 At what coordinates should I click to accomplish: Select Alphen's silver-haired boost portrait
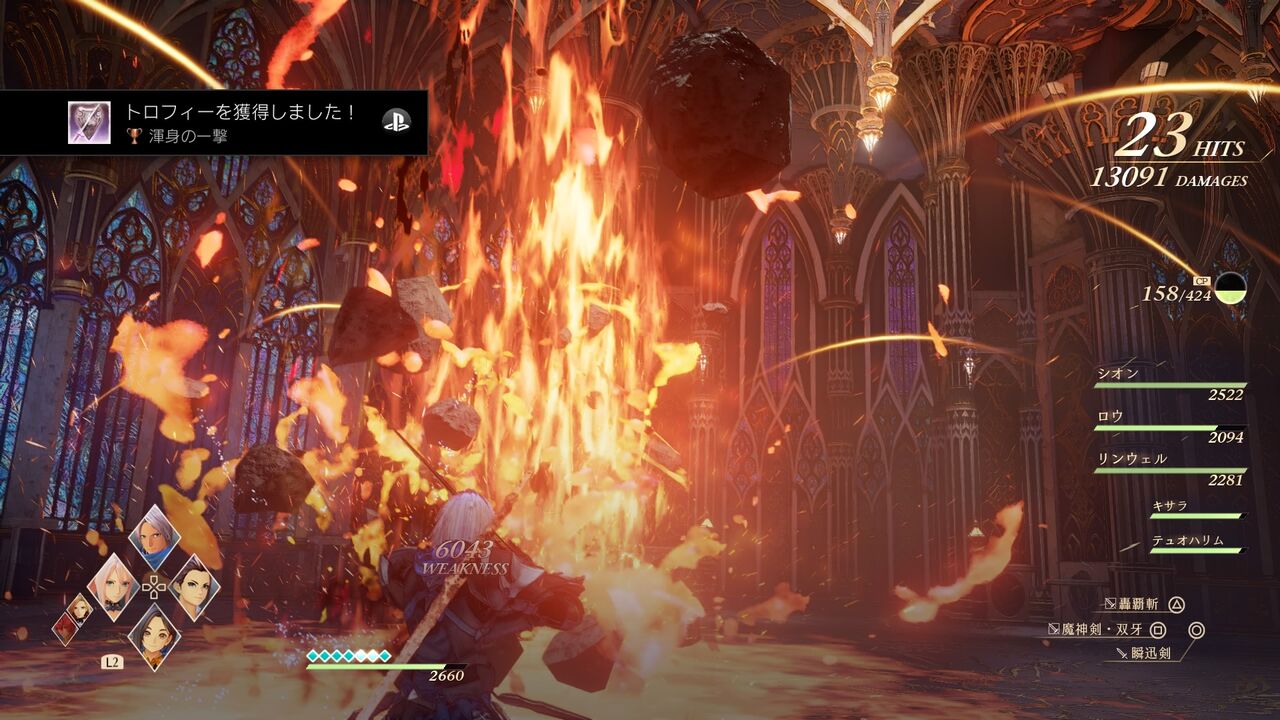pyautogui.click(x=154, y=538)
